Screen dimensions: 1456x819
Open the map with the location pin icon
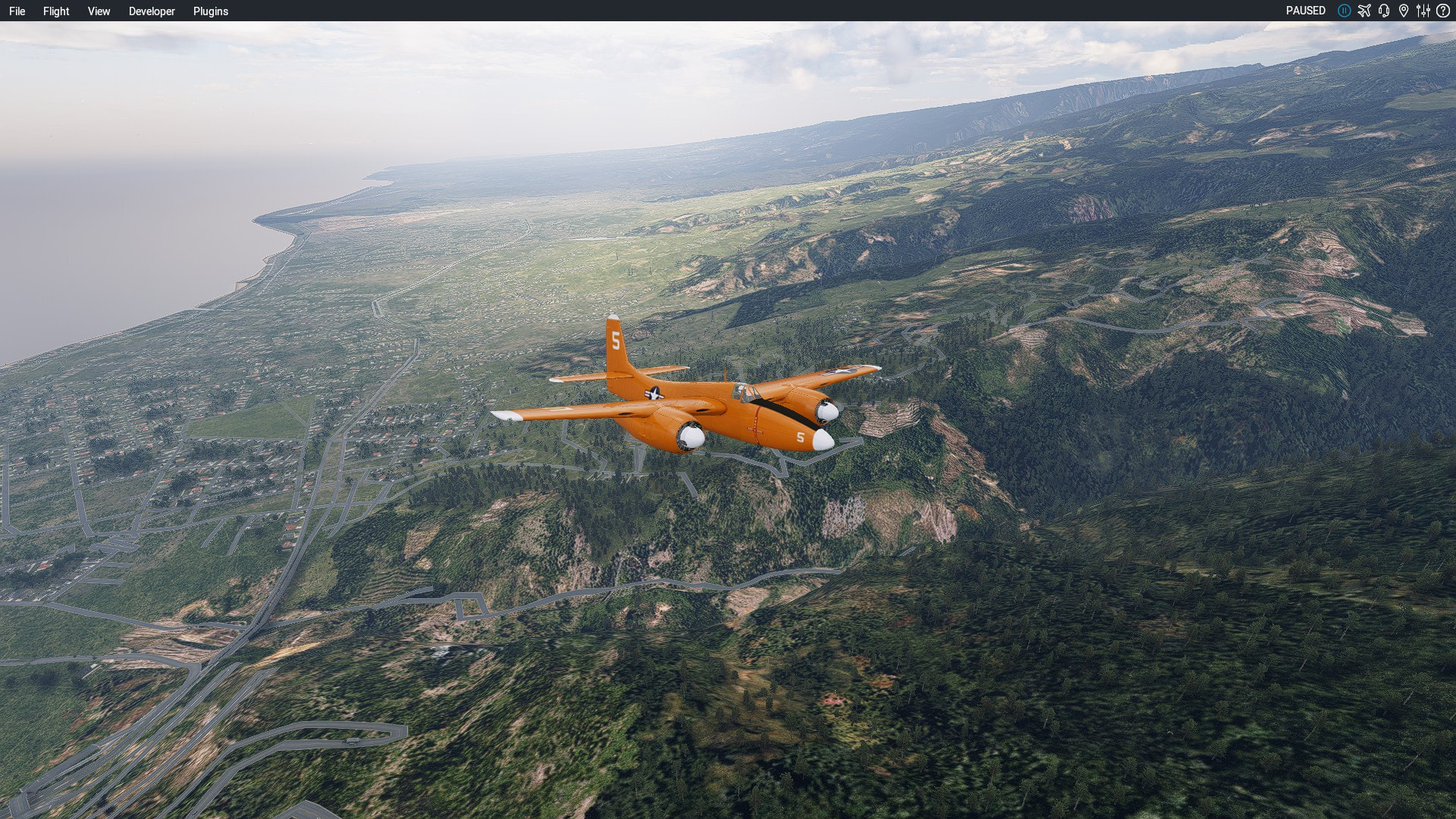[1404, 11]
